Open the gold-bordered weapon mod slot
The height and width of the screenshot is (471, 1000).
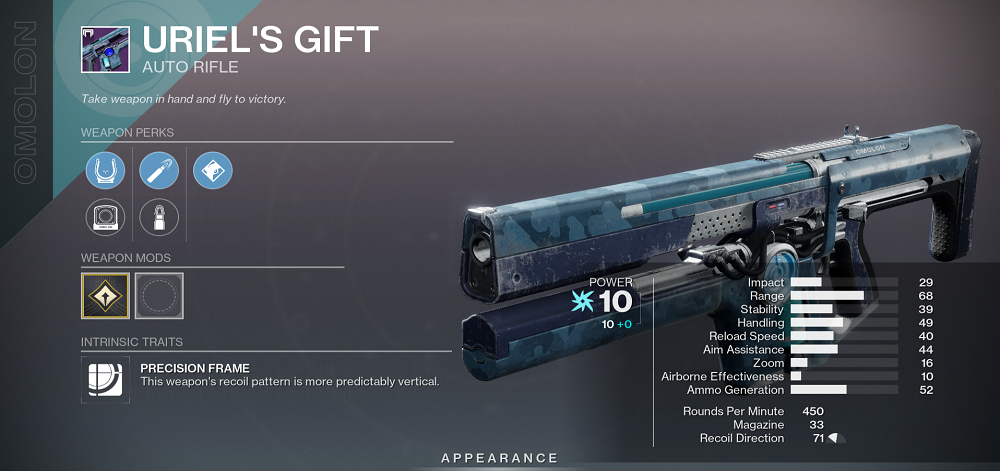point(105,296)
